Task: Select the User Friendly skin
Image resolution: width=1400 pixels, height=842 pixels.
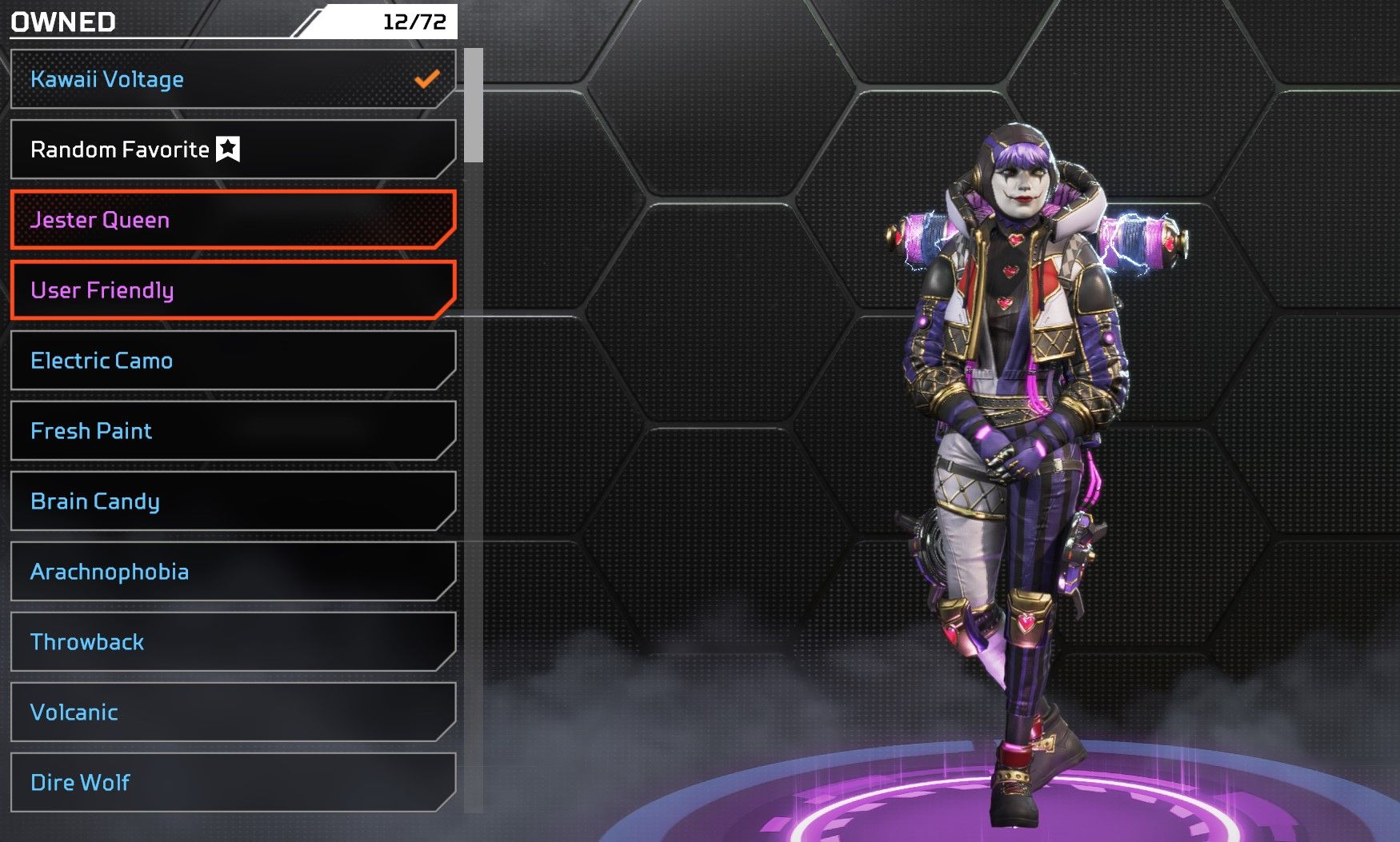Action: pos(232,290)
